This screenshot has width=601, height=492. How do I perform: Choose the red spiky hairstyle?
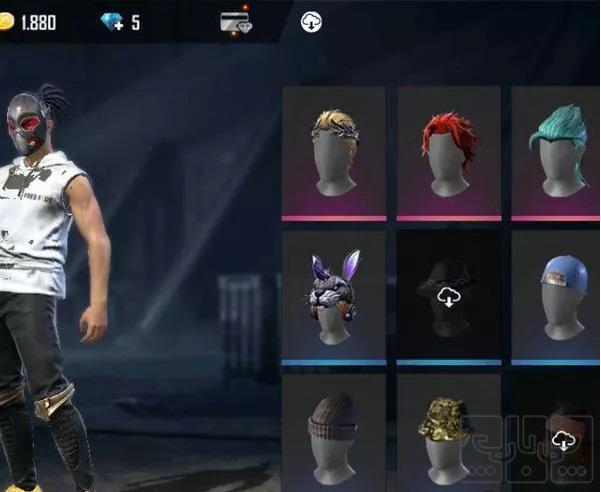coord(448,151)
